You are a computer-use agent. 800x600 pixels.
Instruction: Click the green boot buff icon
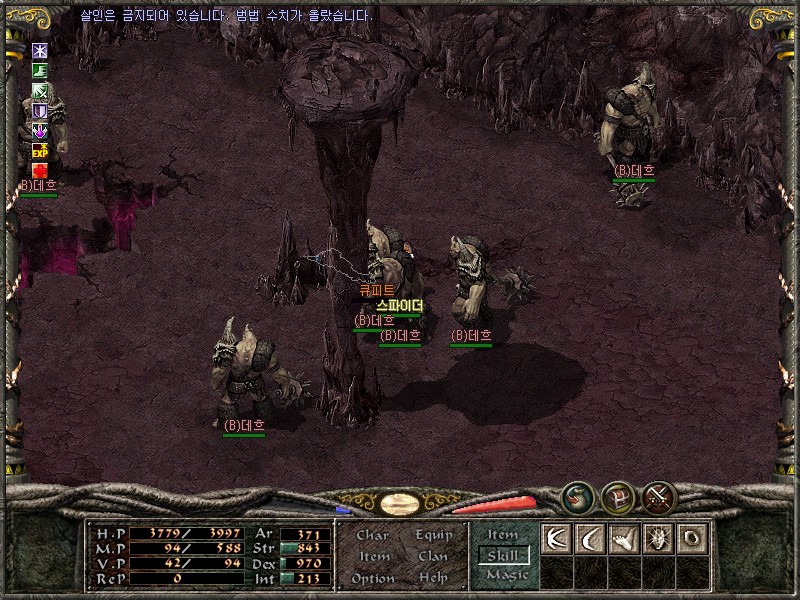(x=40, y=70)
